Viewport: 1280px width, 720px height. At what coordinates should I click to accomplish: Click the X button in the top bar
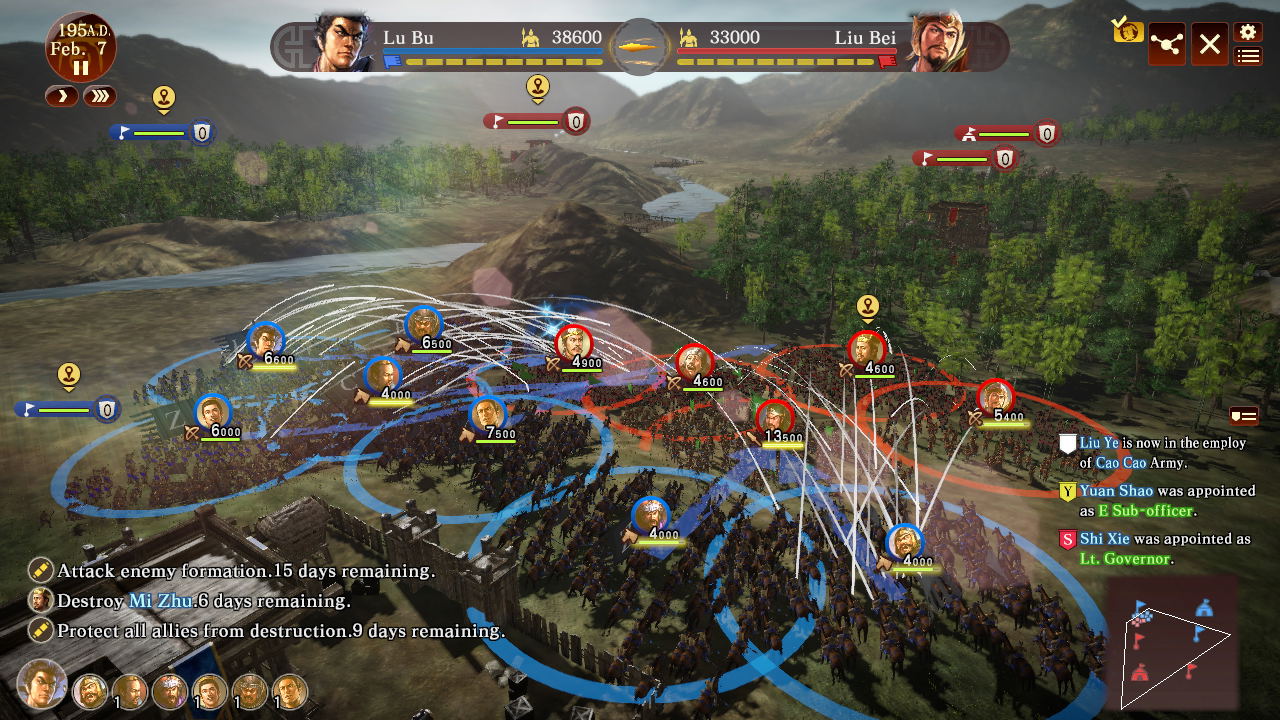coord(1209,44)
